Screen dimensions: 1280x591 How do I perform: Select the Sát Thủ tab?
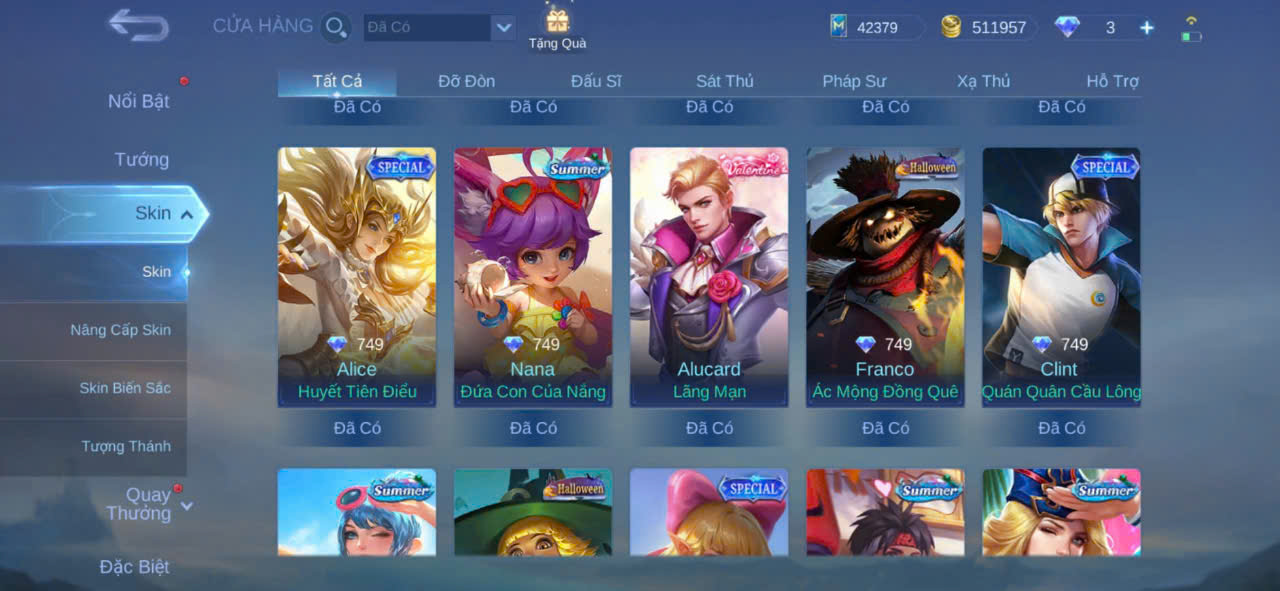tap(724, 81)
